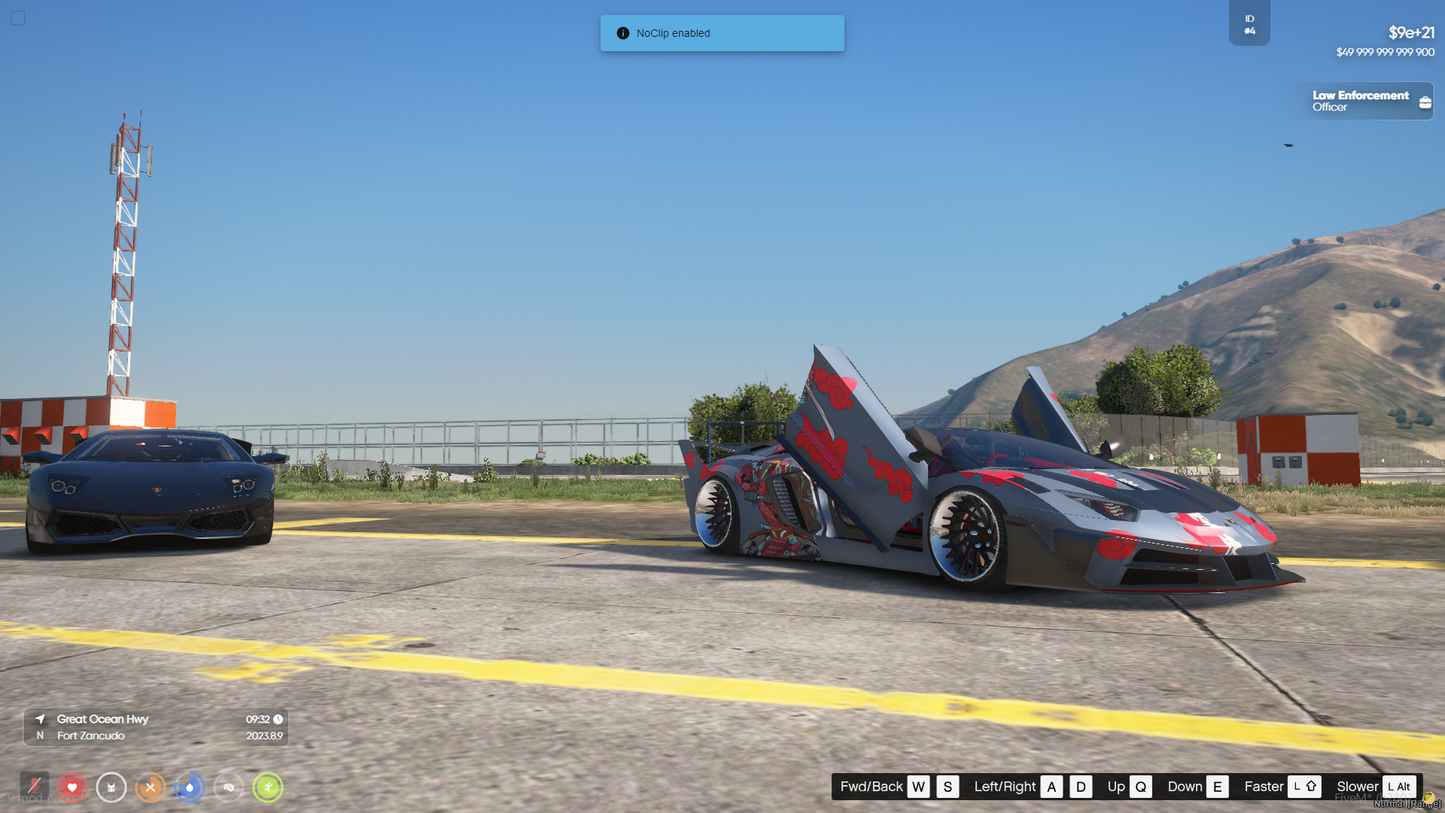
Task: Click the Great Ocean Hwy location panel
Action: [156, 727]
